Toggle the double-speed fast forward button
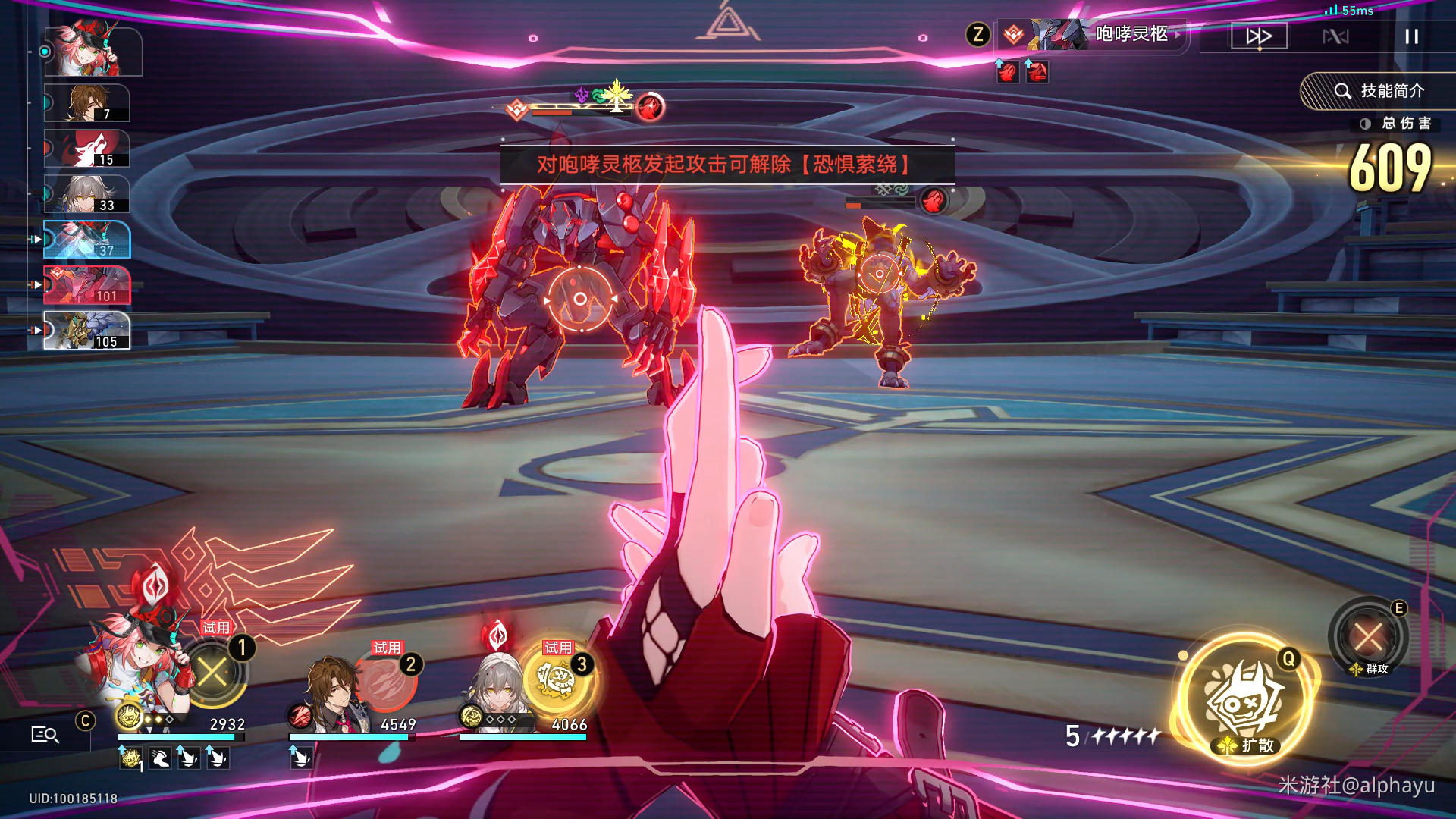This screenshot has height=819, width=1456. pyautogui.click(x=1259, y=36)
